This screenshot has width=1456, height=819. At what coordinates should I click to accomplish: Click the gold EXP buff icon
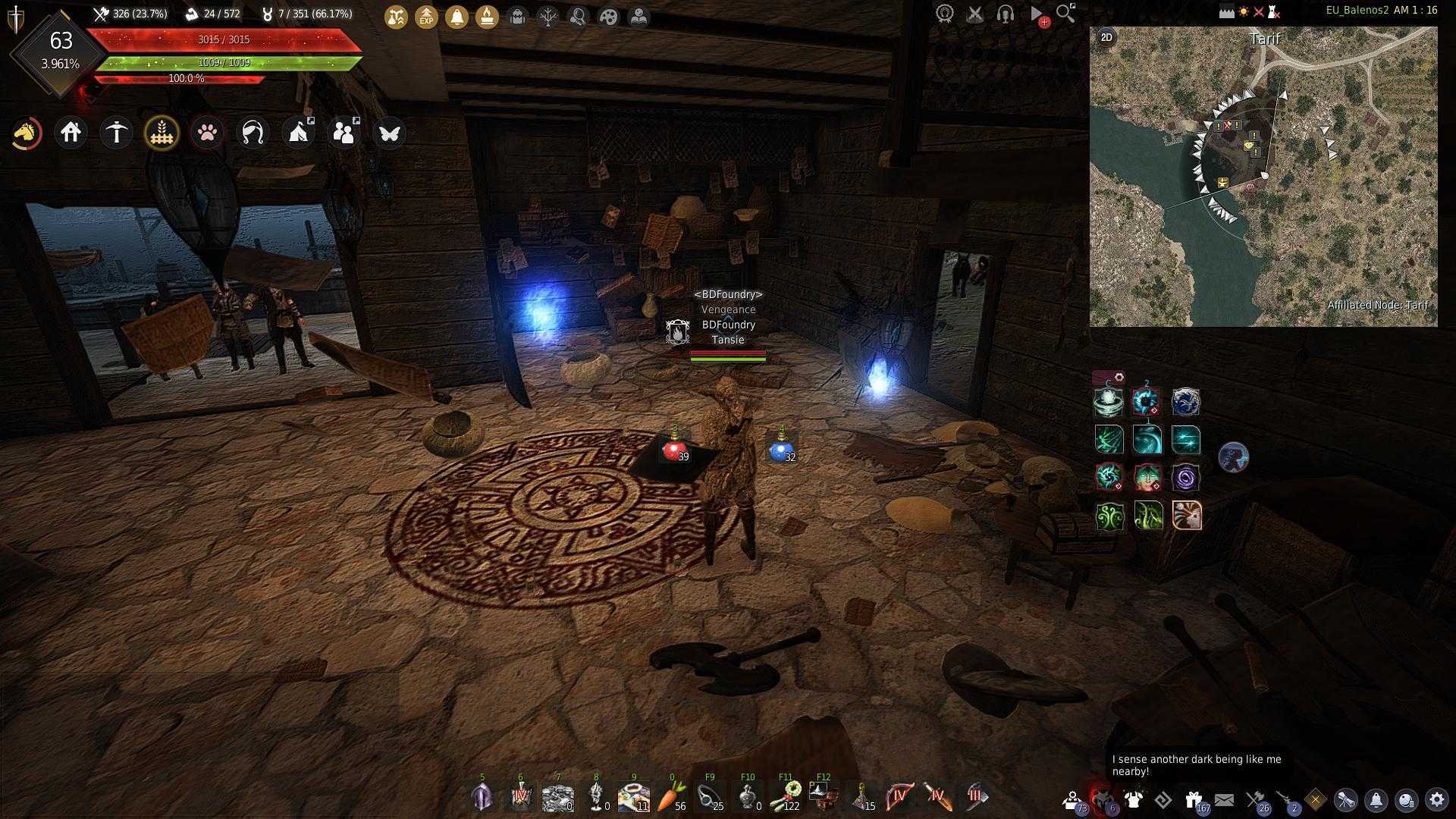426,17
